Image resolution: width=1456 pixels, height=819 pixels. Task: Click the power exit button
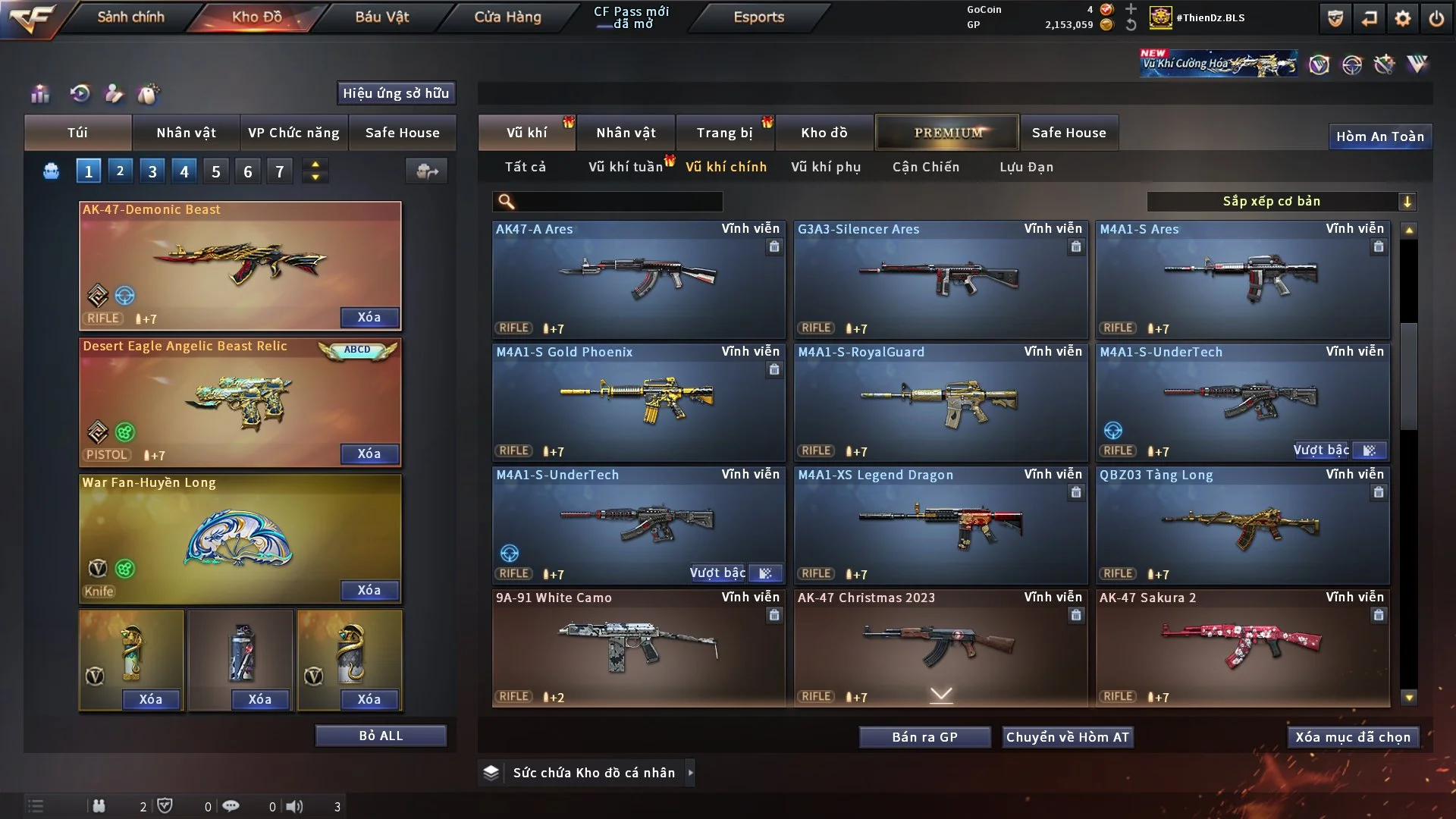[x=1436, y=18]
